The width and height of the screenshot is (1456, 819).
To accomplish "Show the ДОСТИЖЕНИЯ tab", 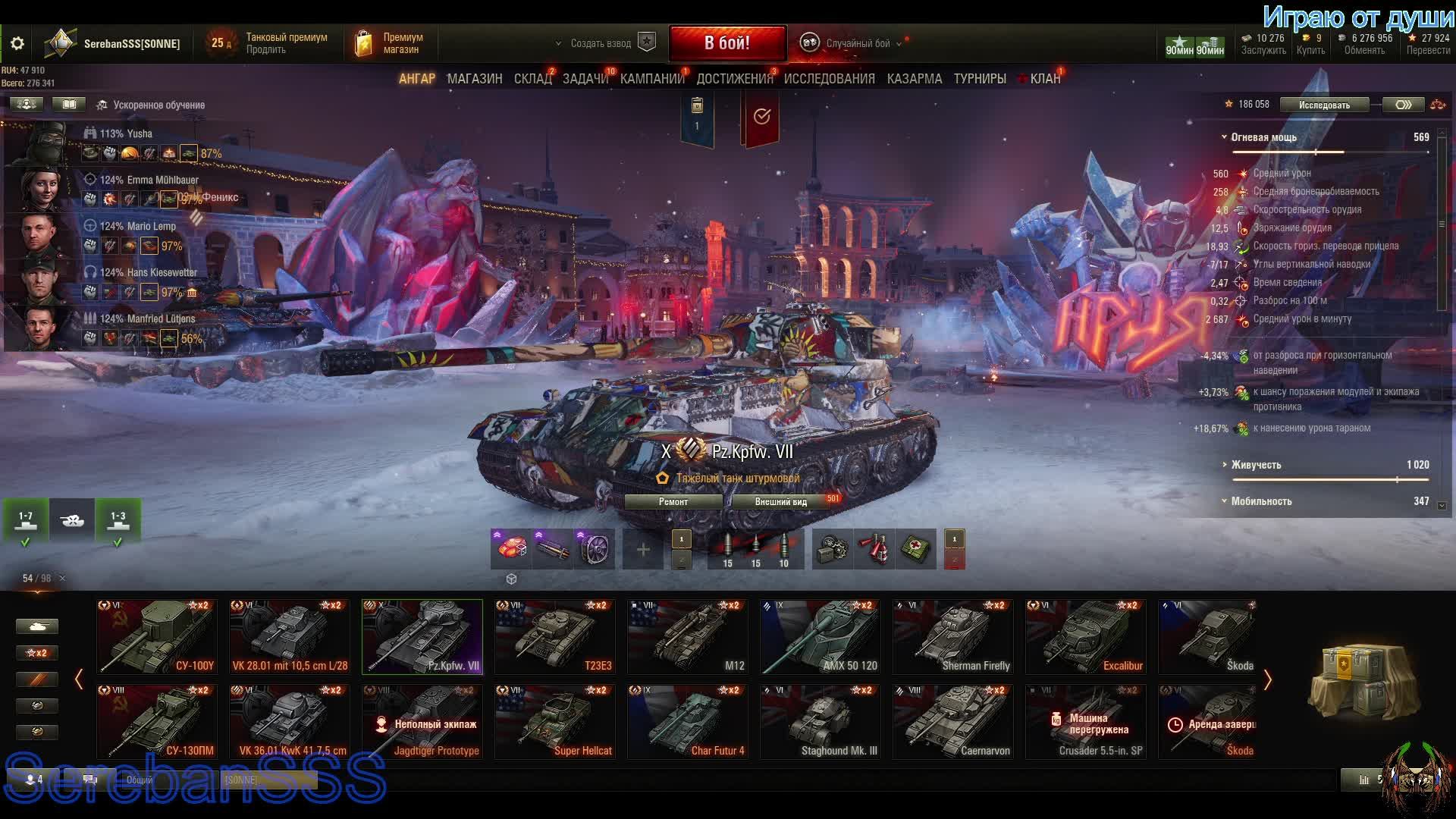I will (734, 79).
